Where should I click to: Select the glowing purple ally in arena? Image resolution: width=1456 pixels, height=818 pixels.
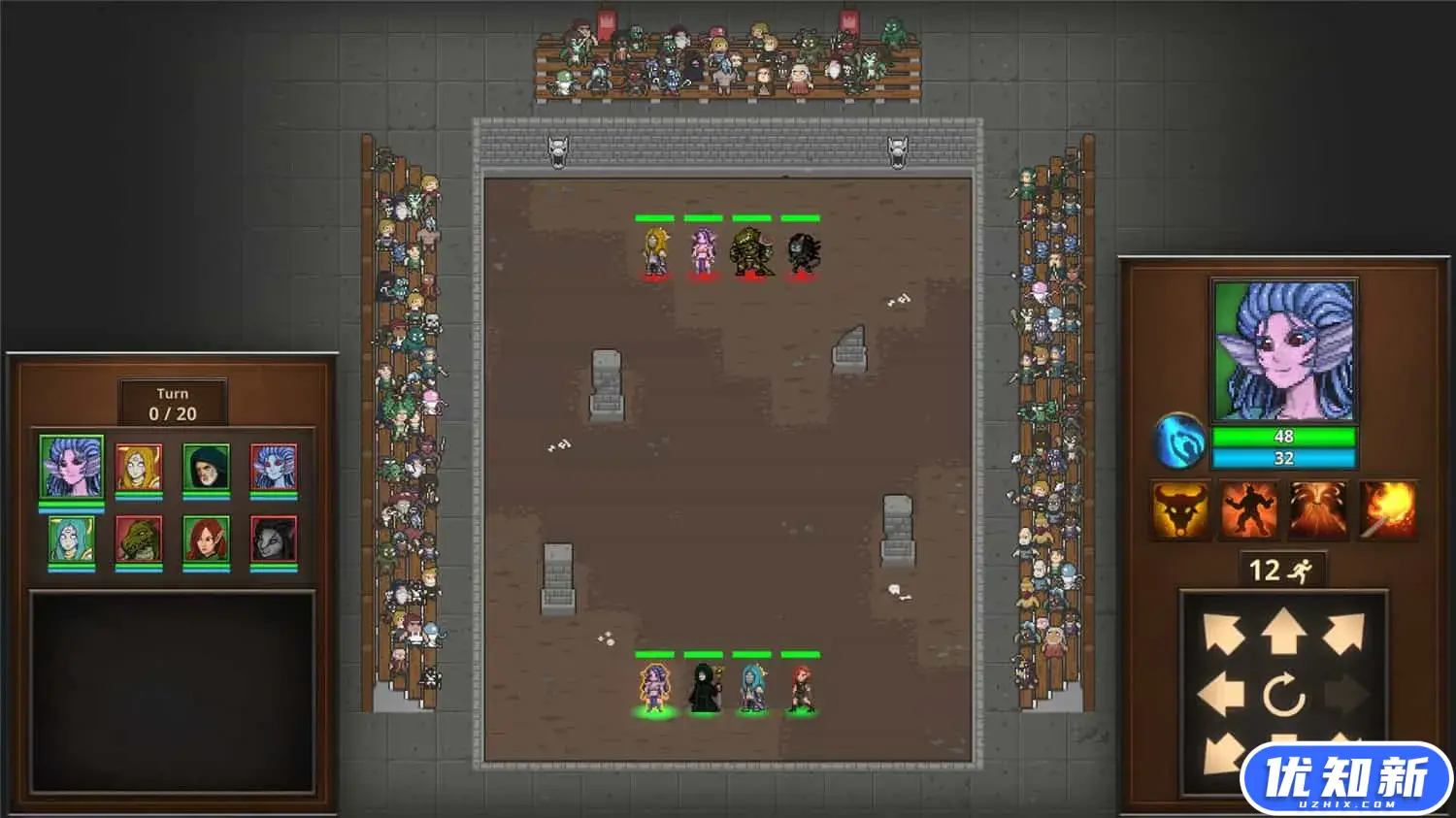tap(655, 689)
